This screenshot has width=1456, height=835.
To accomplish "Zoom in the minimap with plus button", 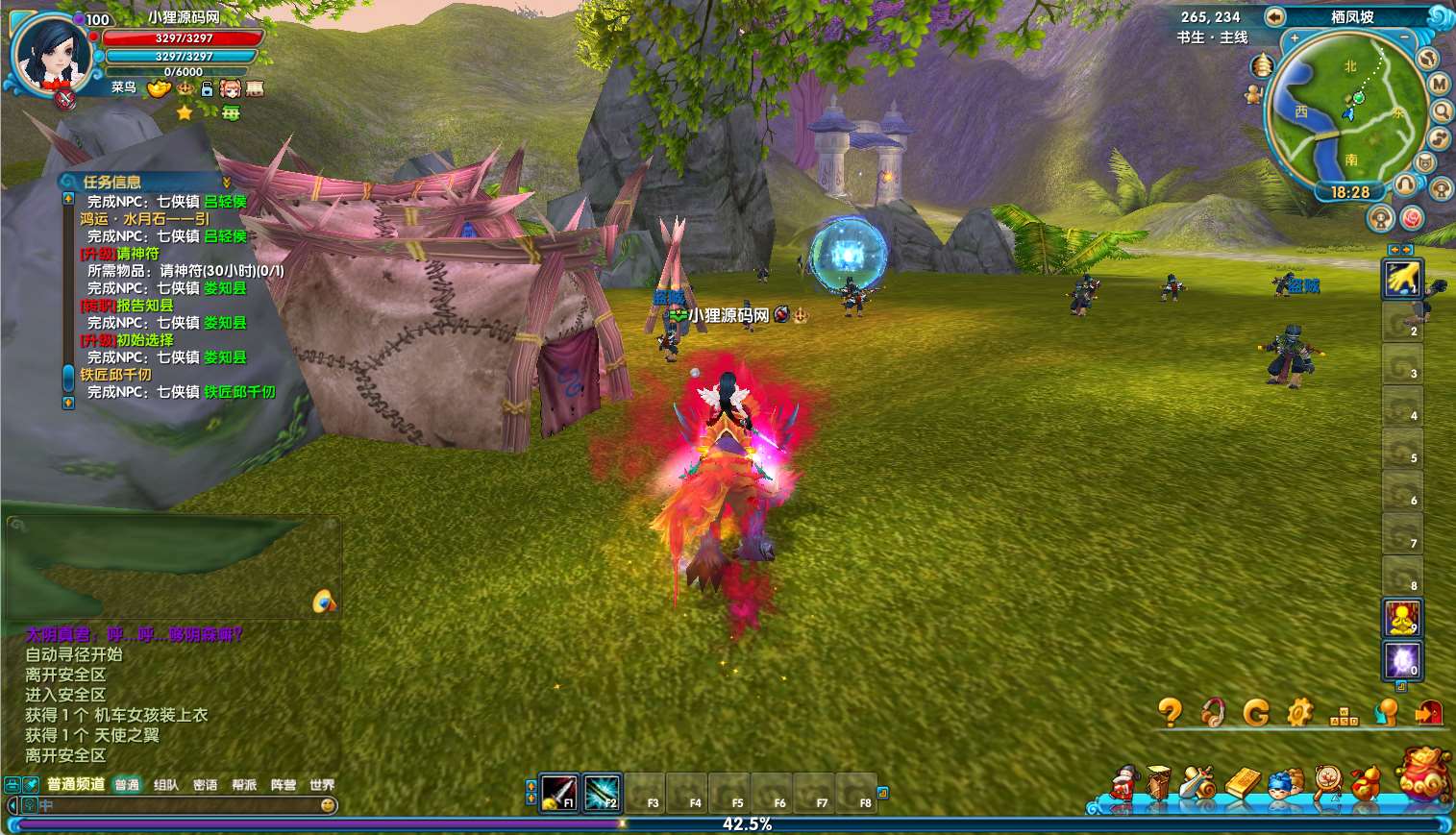I will pyautogui.click(x=1295, y=38).
